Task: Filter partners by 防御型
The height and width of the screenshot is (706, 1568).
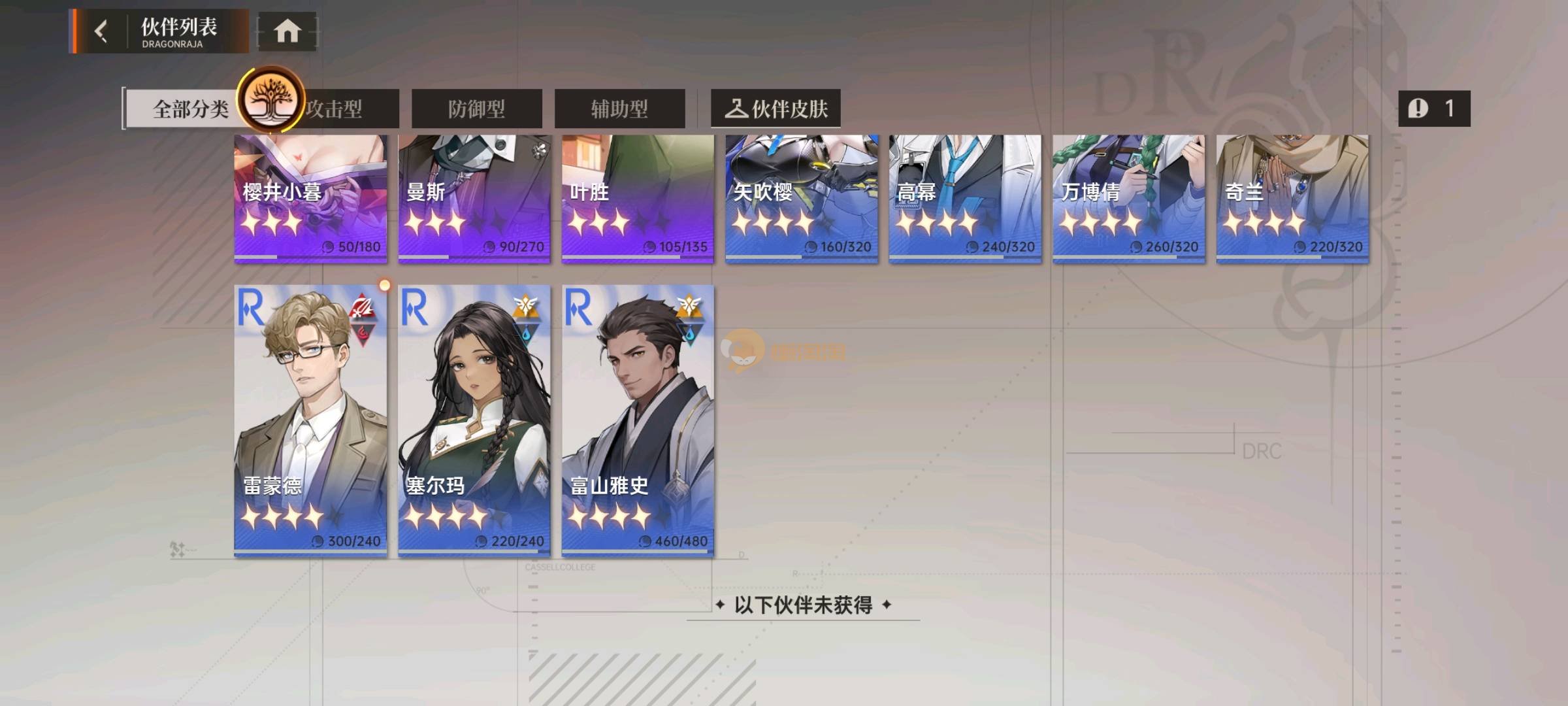Action: (x=476, y=109)
